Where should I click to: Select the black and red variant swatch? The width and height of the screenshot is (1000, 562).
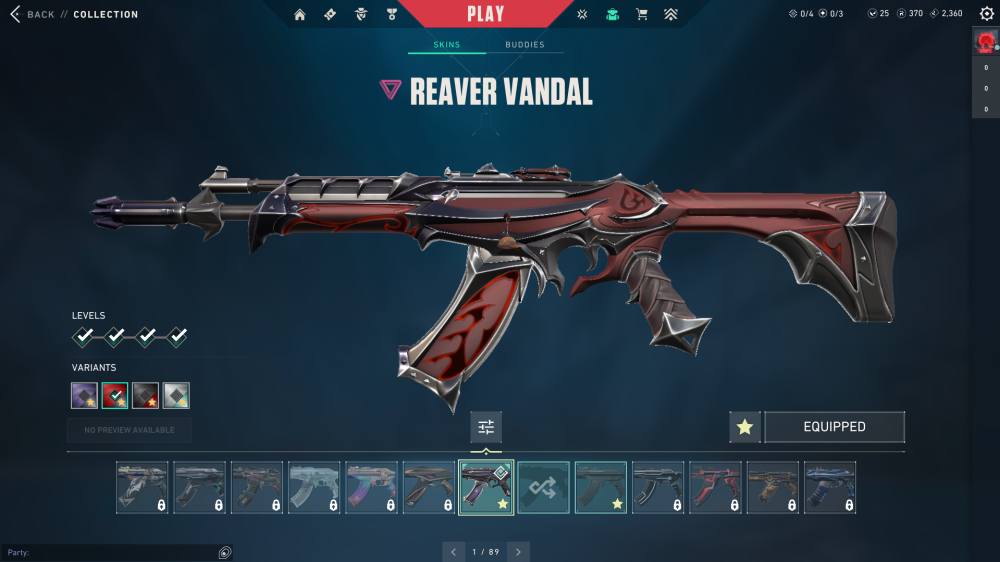[146, 396]
